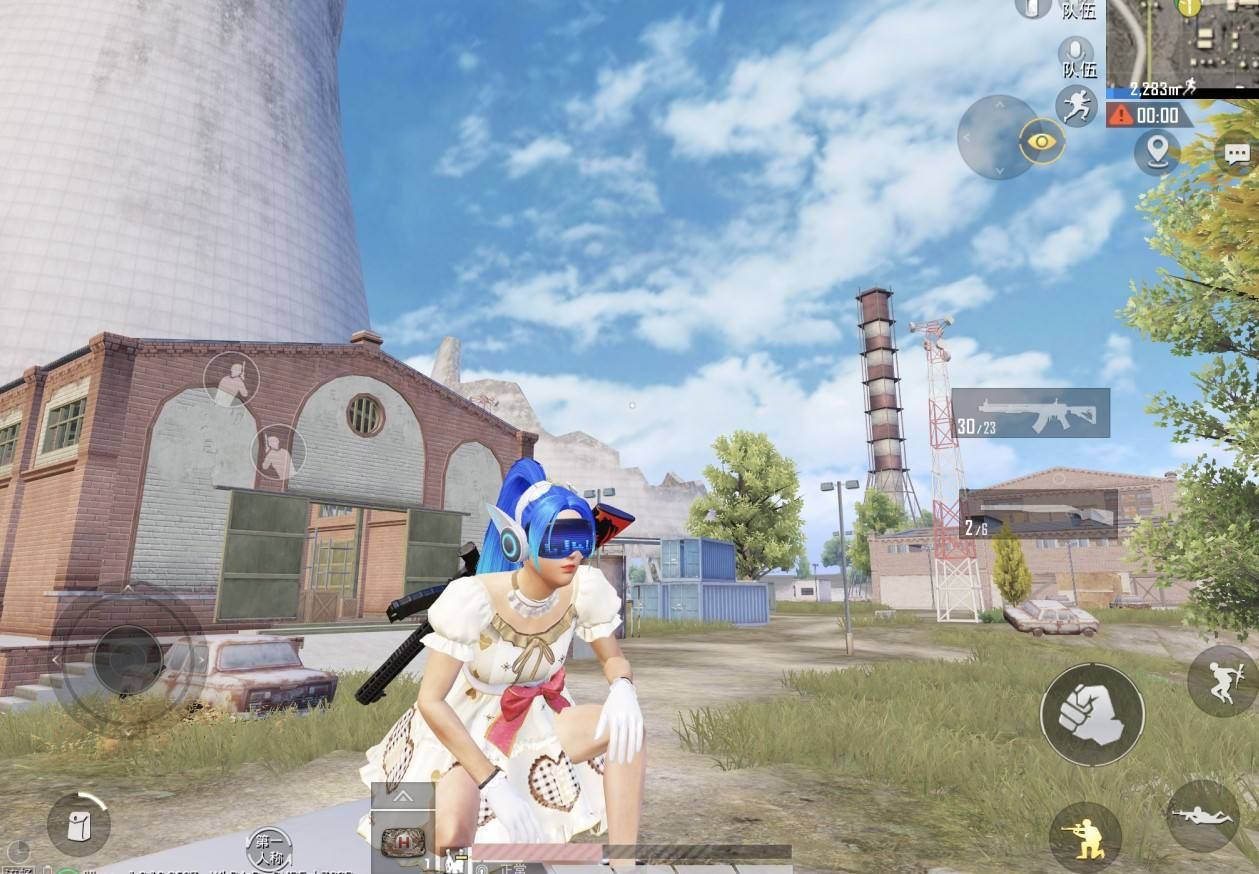The height and width of the screenshot is (874, 1259).
Task: Open the backpack inventory
Action: click(78, 823)
